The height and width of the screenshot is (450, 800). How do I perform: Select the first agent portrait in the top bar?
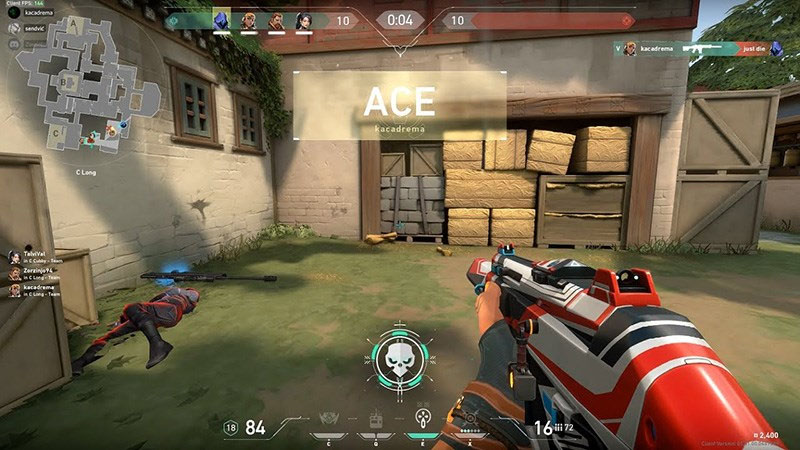(222, 20)
